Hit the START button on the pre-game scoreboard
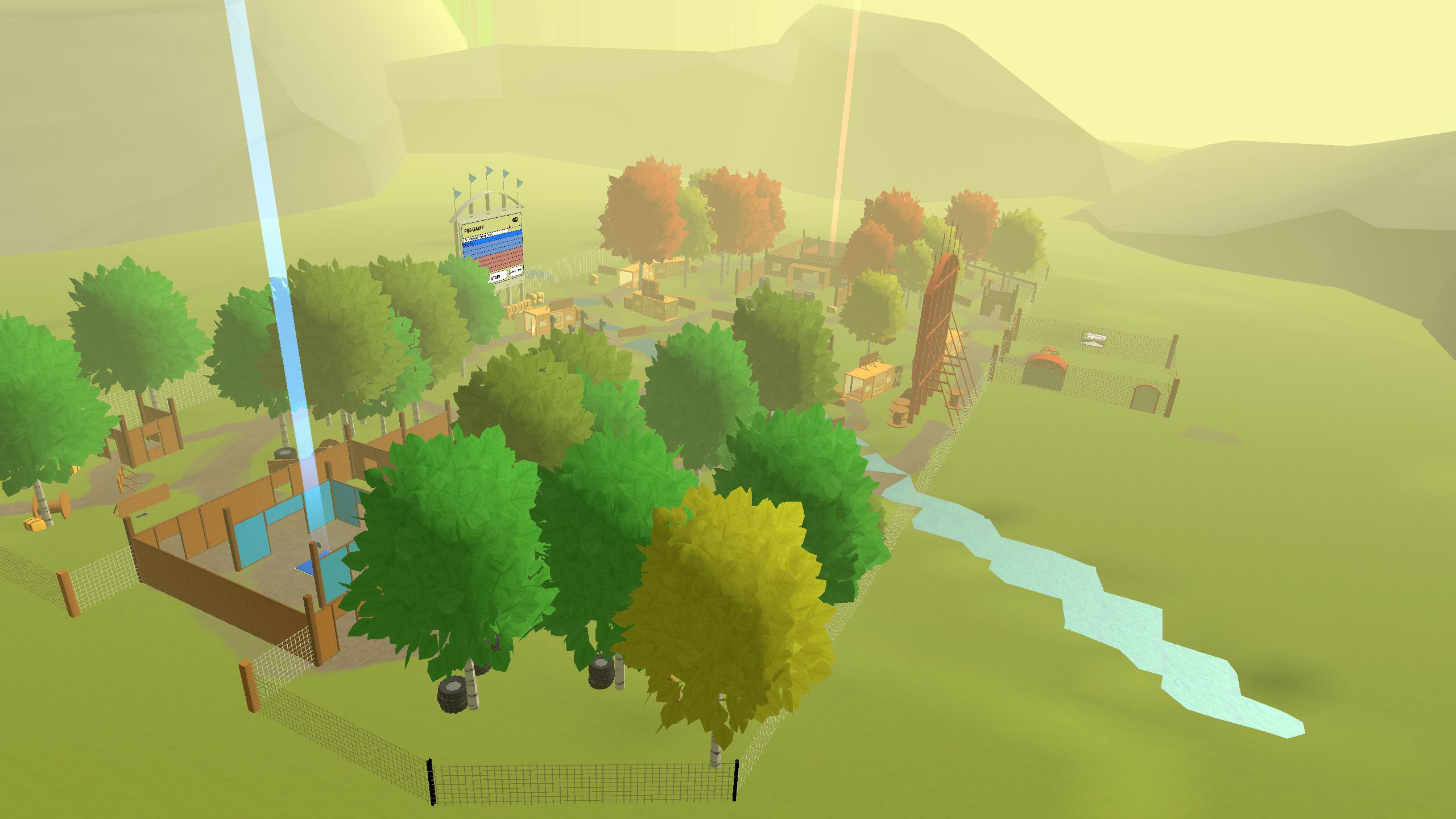 coord(497,277)
